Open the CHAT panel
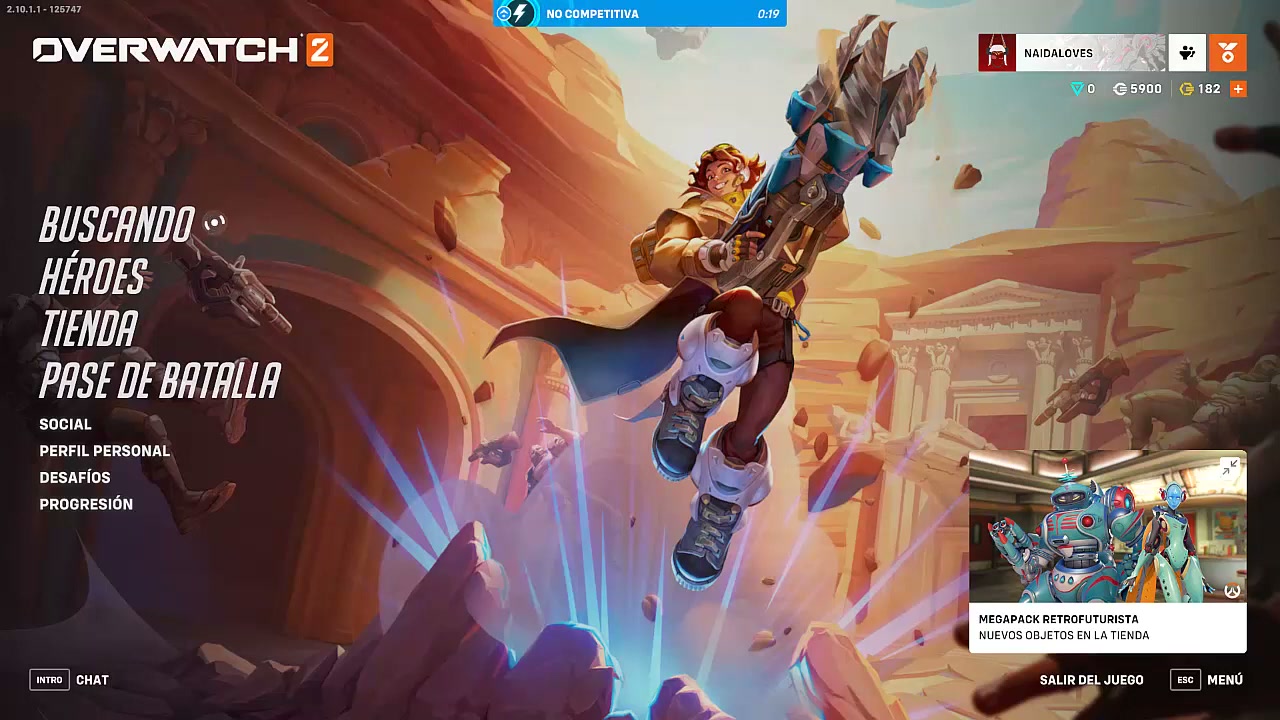This screenshot has width=1280, height=720. pos(92,680)
